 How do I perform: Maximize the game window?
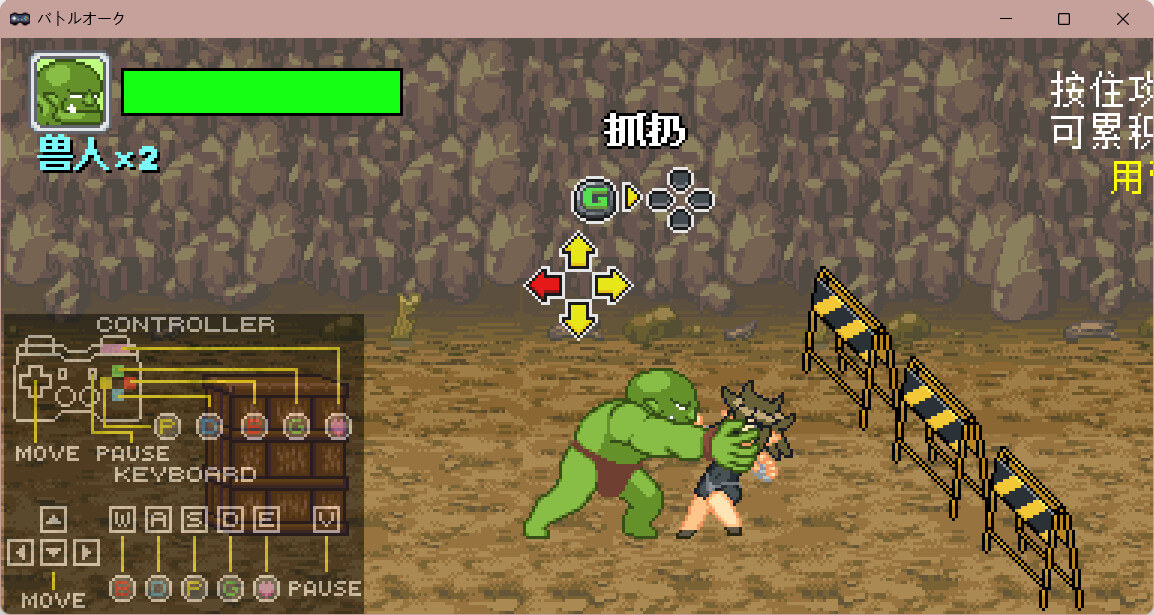coord(1064,19)
